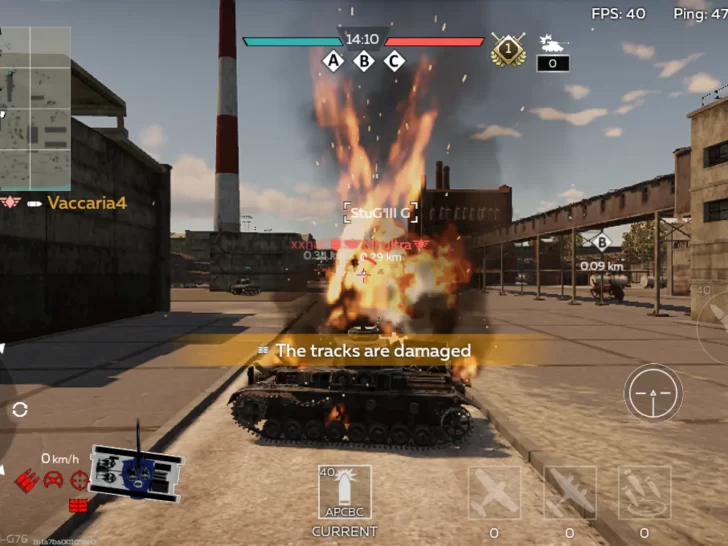Tap the red shells ammo status icon
Viewport: 728px width, 546px height.
(27, 479)
